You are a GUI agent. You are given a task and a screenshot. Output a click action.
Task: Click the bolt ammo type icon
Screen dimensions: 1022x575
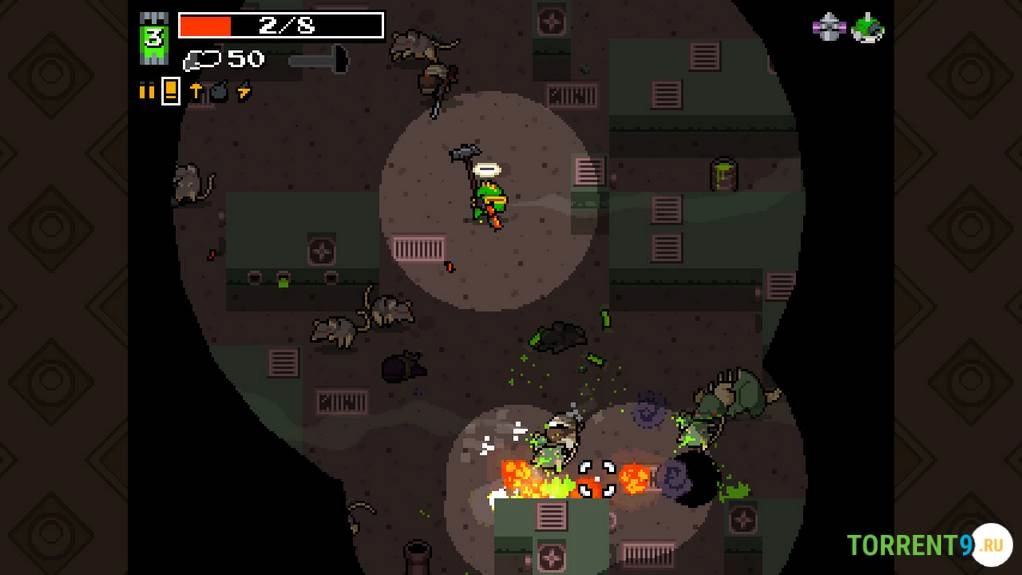pos(196,92)
